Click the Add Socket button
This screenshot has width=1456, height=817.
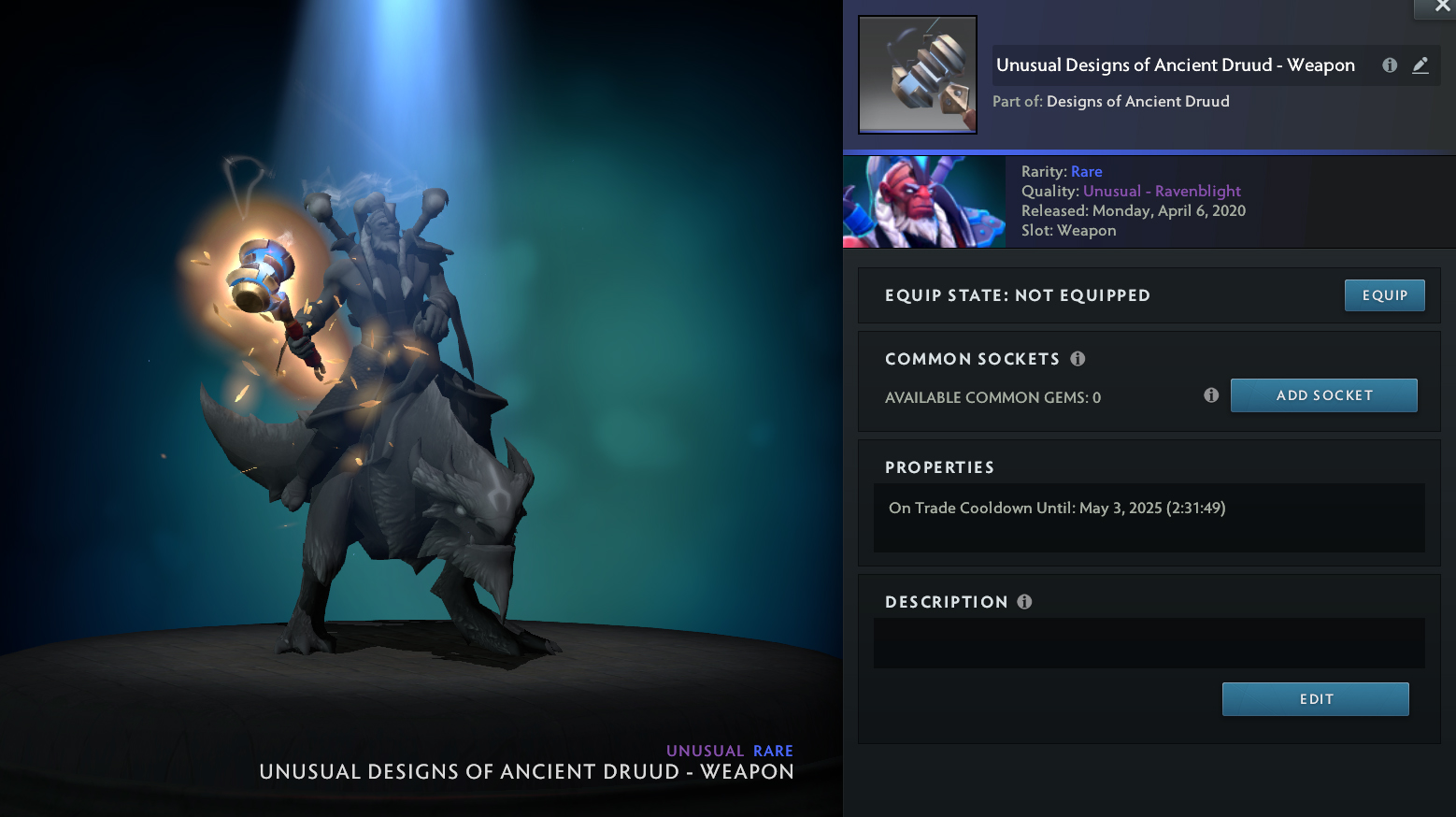[1323, 395]
